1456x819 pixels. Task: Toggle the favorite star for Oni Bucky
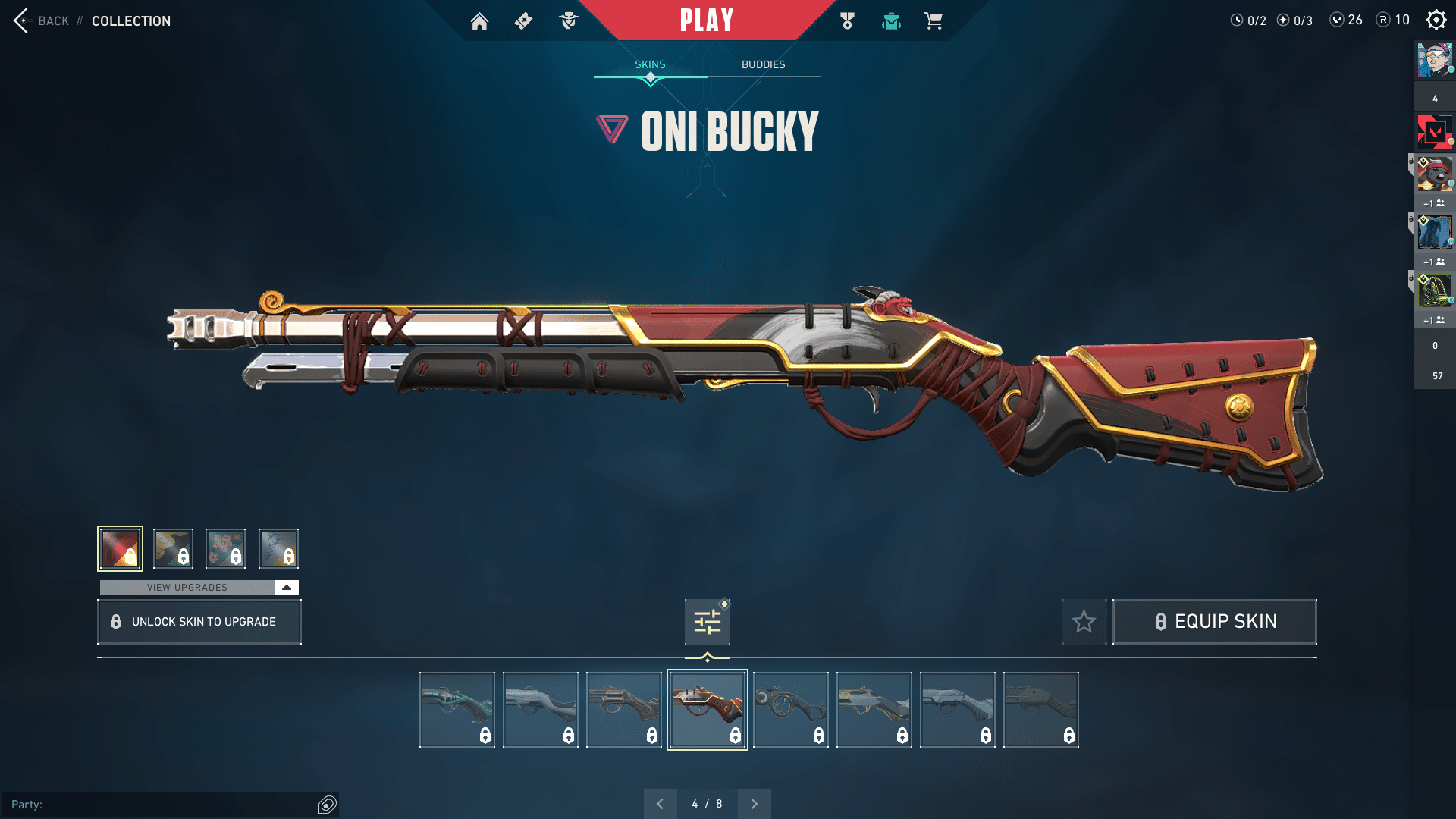1084,621
